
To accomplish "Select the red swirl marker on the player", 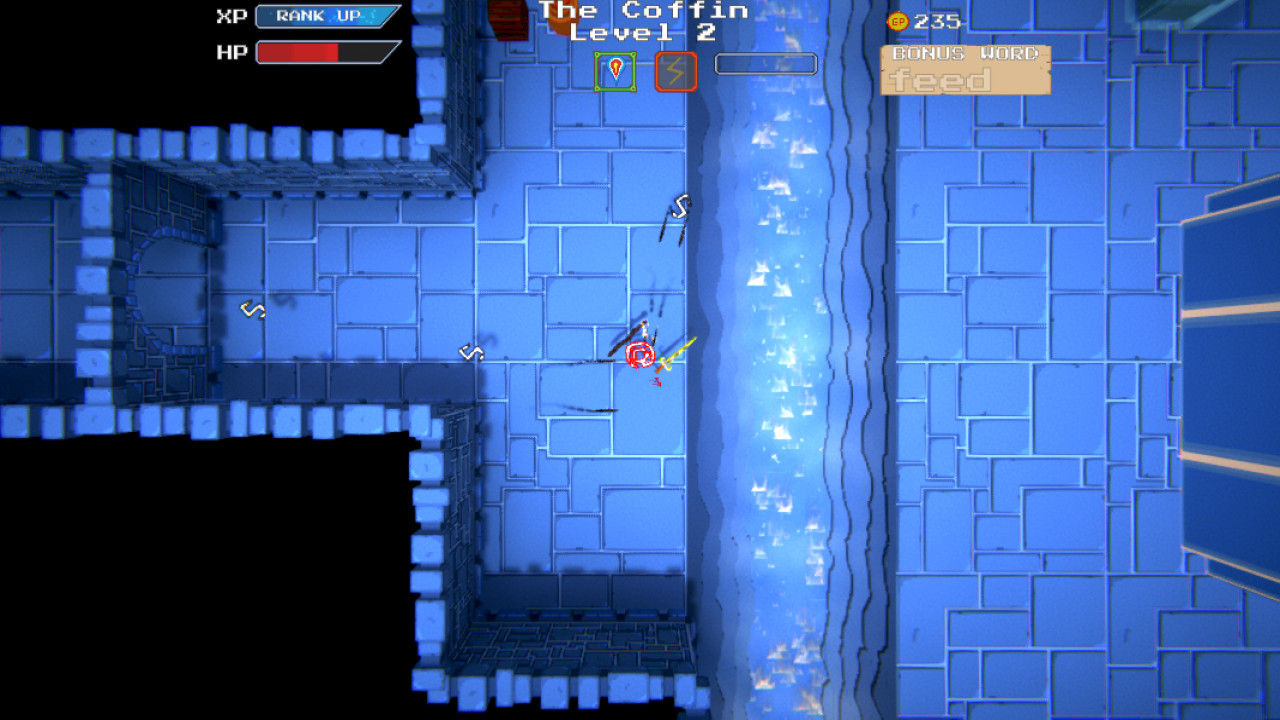I will pos(637,354).
